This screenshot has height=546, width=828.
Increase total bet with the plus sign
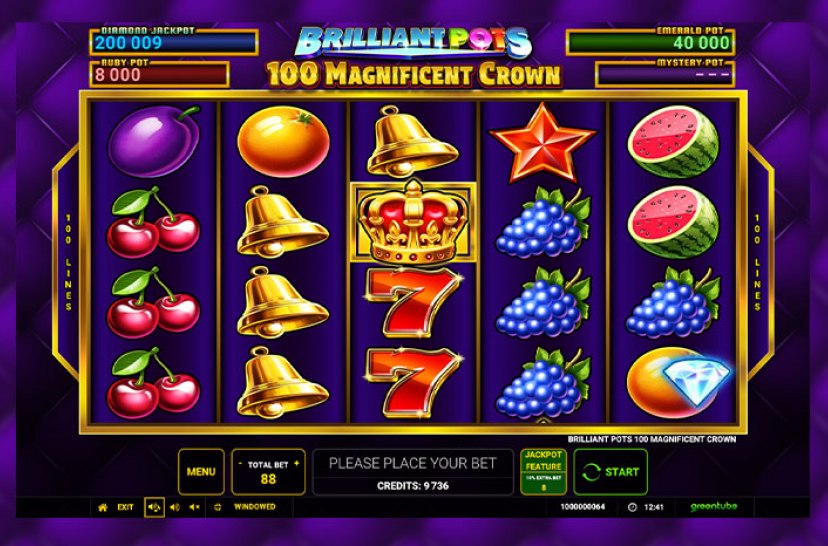[297, 465]
